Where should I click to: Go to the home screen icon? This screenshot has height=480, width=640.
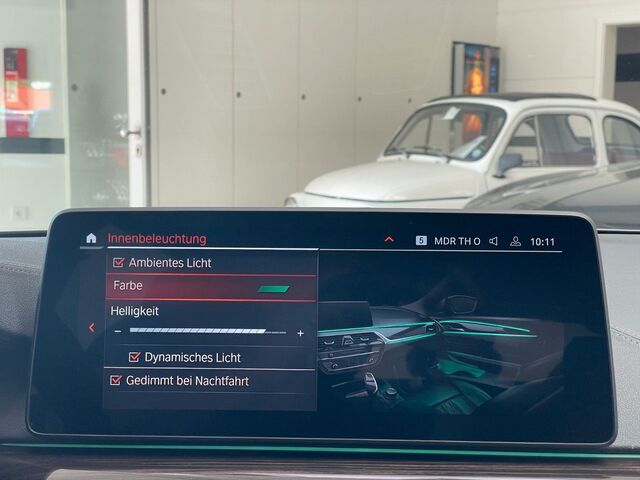[x=91, y=239]
